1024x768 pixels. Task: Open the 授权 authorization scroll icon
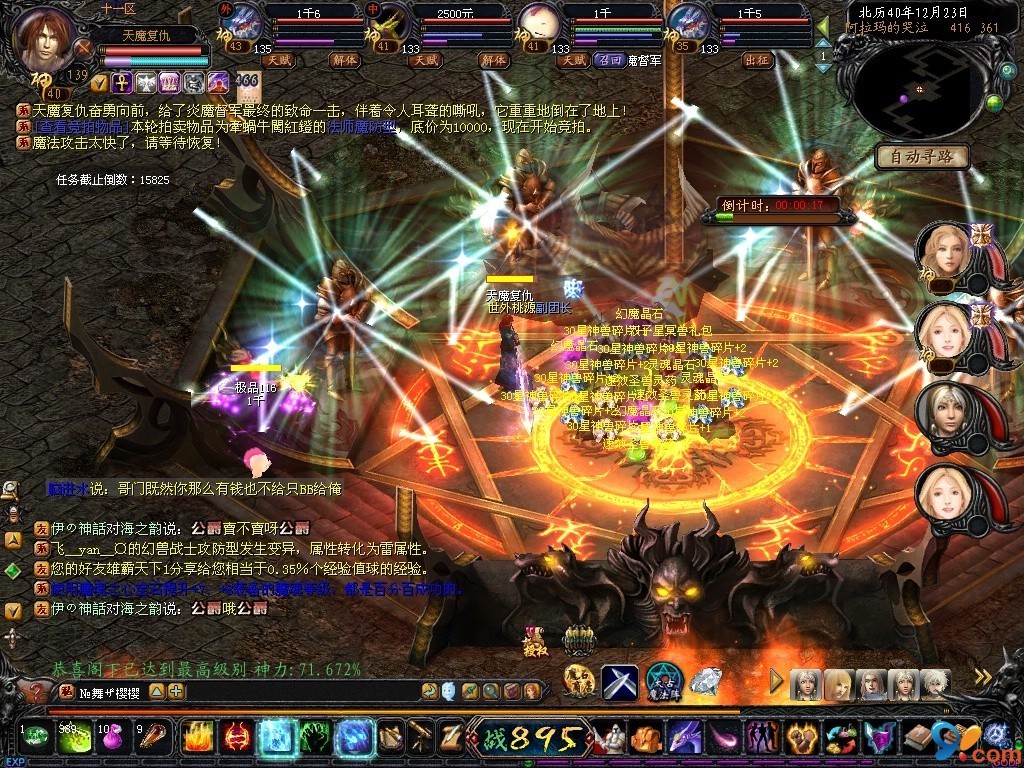click(535, 640)
